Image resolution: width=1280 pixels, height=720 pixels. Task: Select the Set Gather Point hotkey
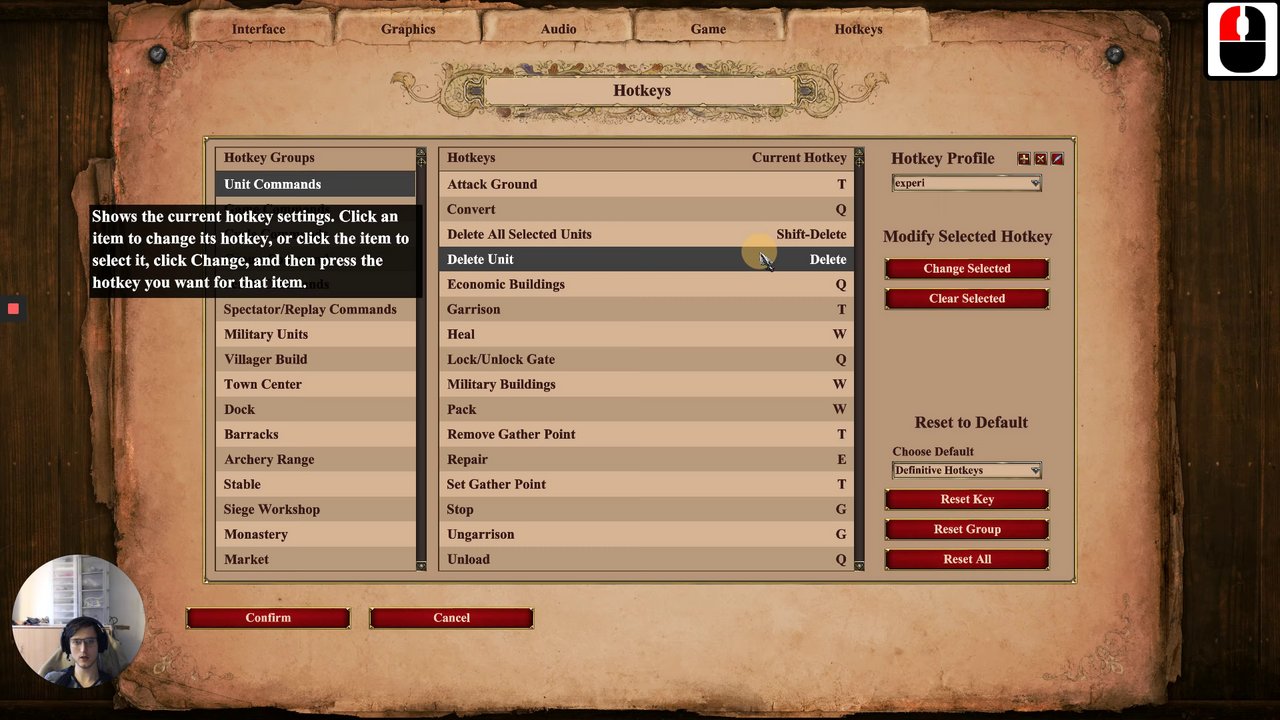[645, 484]
